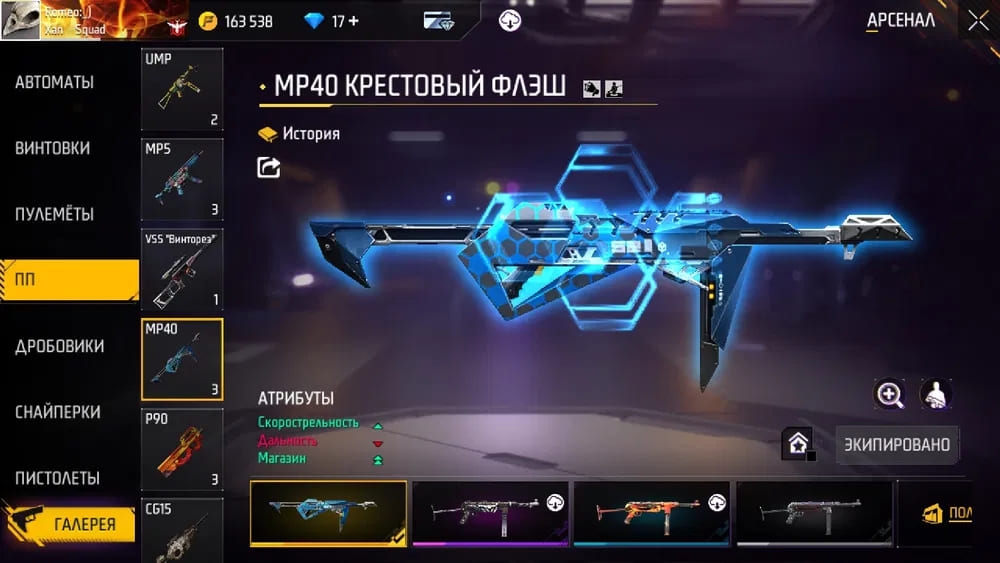Open the ВИНТОВКИ weapon category
The height and width of the screenshot is (563, 1000).
click(x=53, y=148)
